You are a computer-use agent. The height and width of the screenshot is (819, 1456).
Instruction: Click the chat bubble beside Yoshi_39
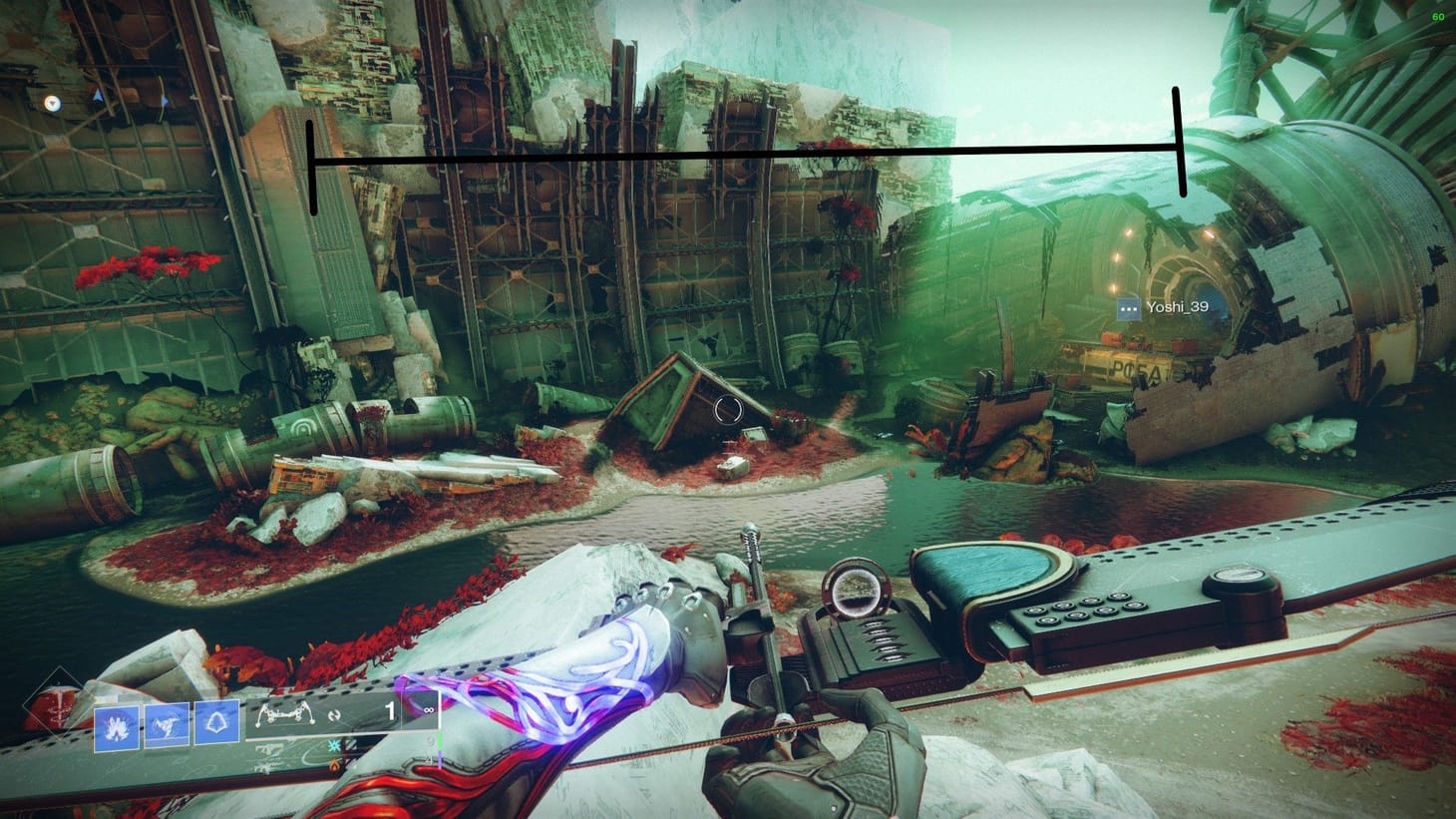[x=1127, y=307]
